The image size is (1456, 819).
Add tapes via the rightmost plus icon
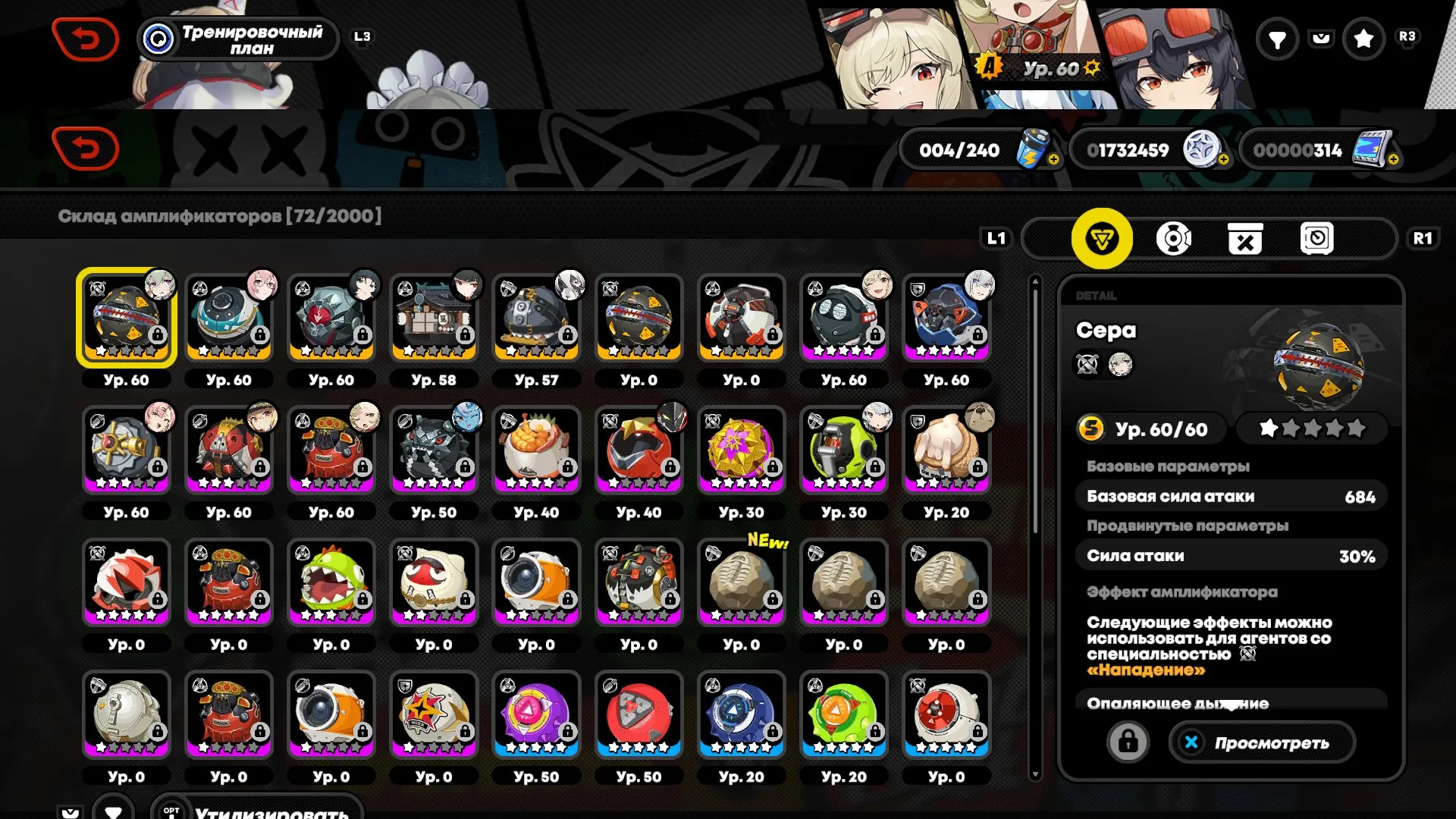(x=1394, y=159)
